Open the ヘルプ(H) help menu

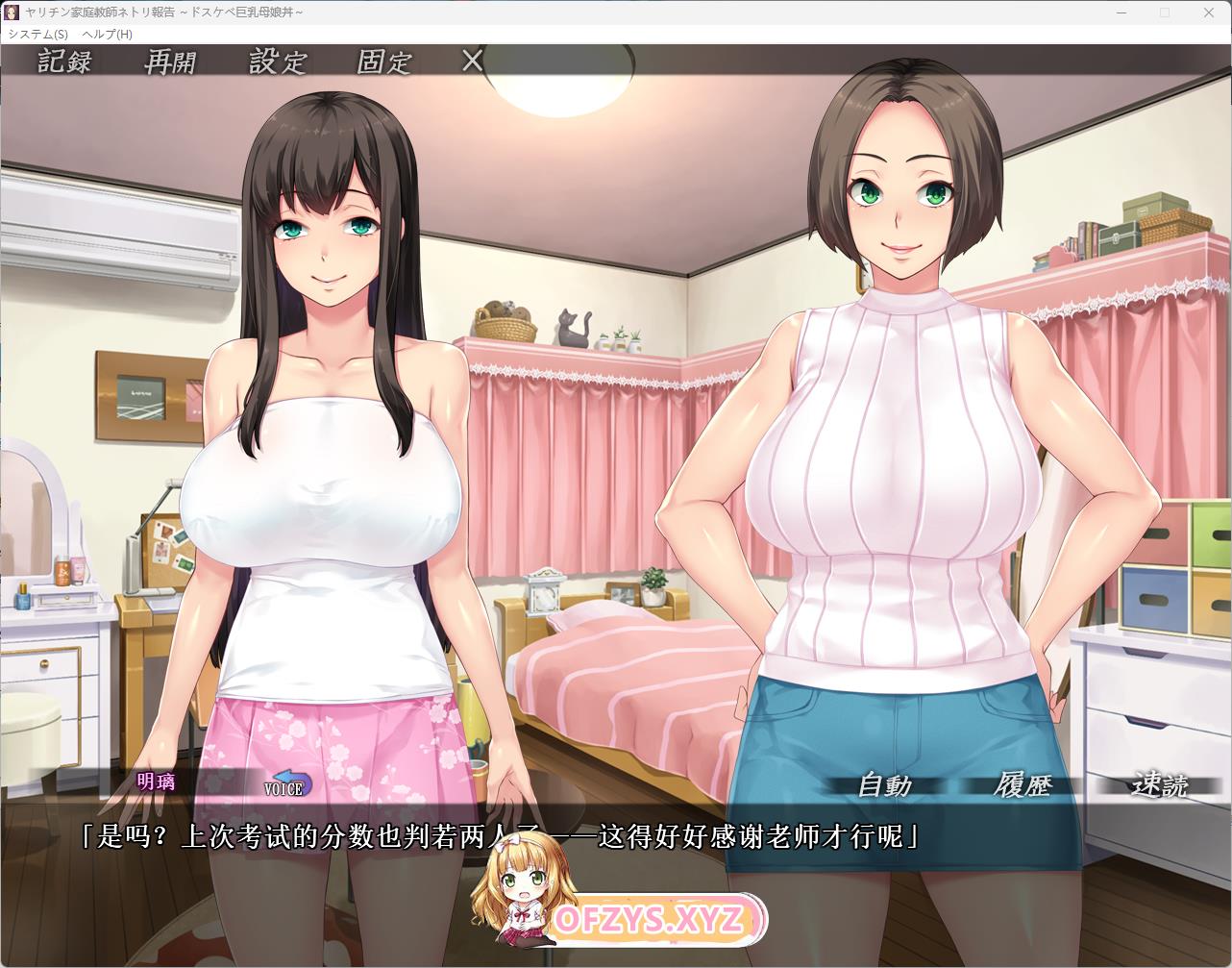[107, 34]
